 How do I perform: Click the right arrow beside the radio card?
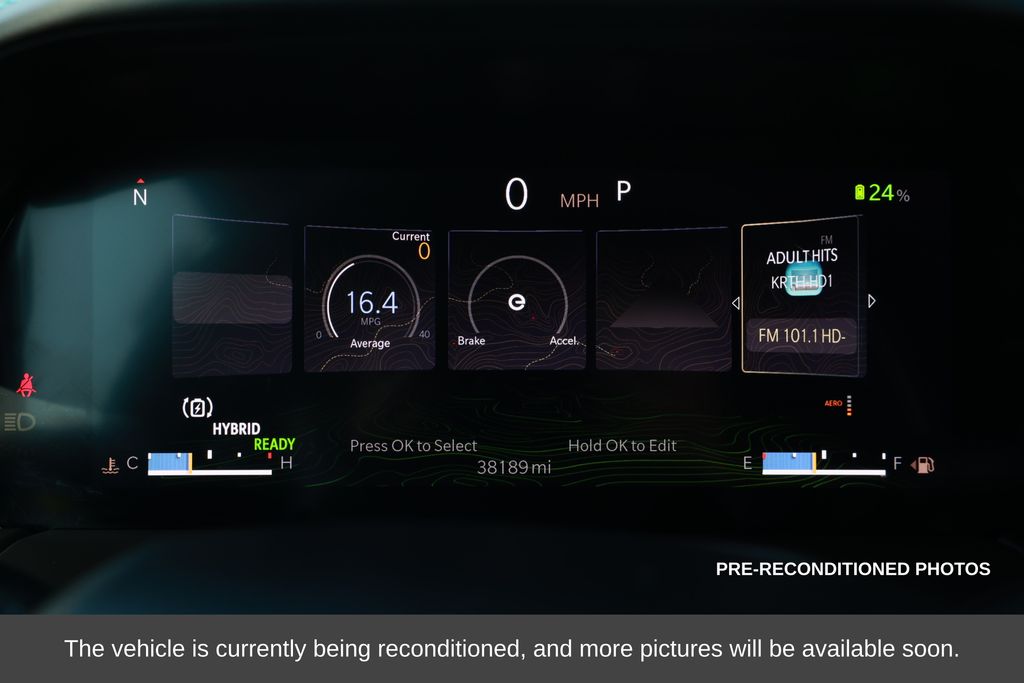click(x=871, y=301)
